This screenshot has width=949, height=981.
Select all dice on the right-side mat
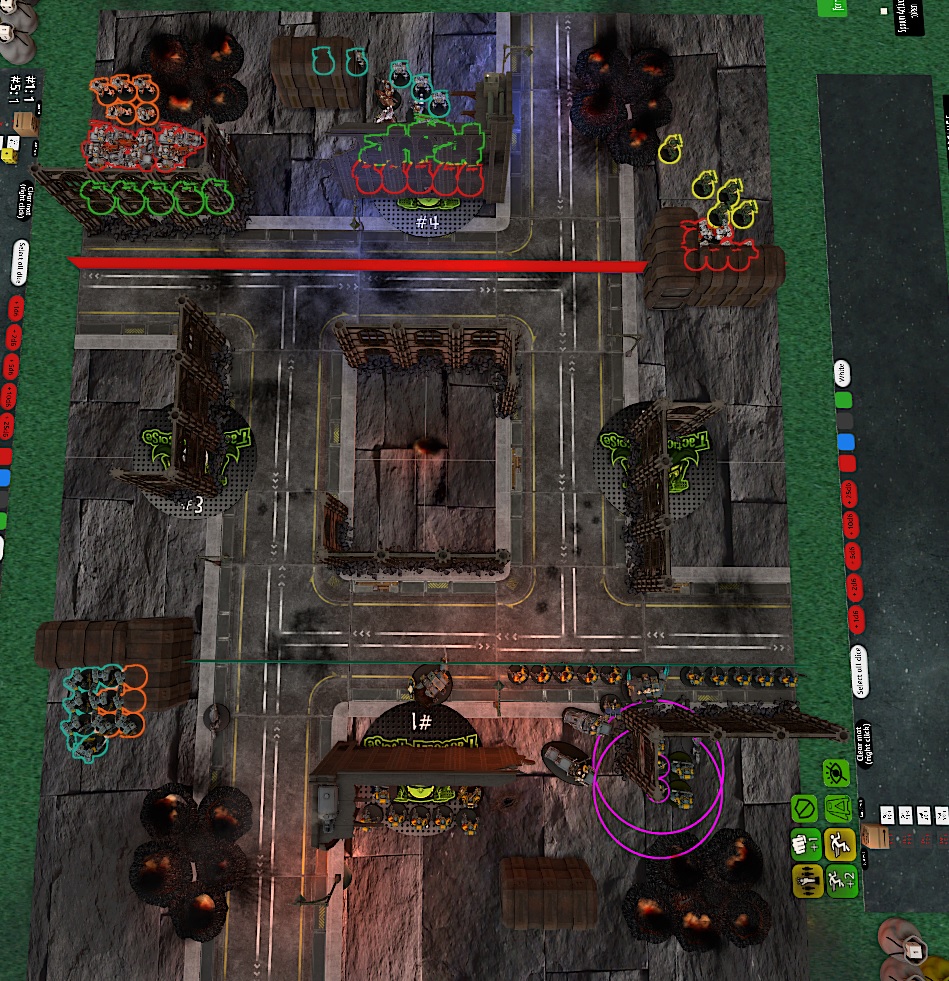859,671
